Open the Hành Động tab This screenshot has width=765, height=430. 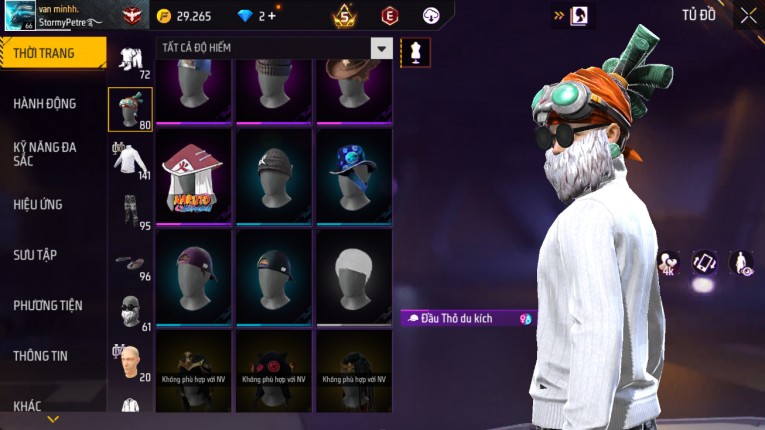(x=45, y=103)
